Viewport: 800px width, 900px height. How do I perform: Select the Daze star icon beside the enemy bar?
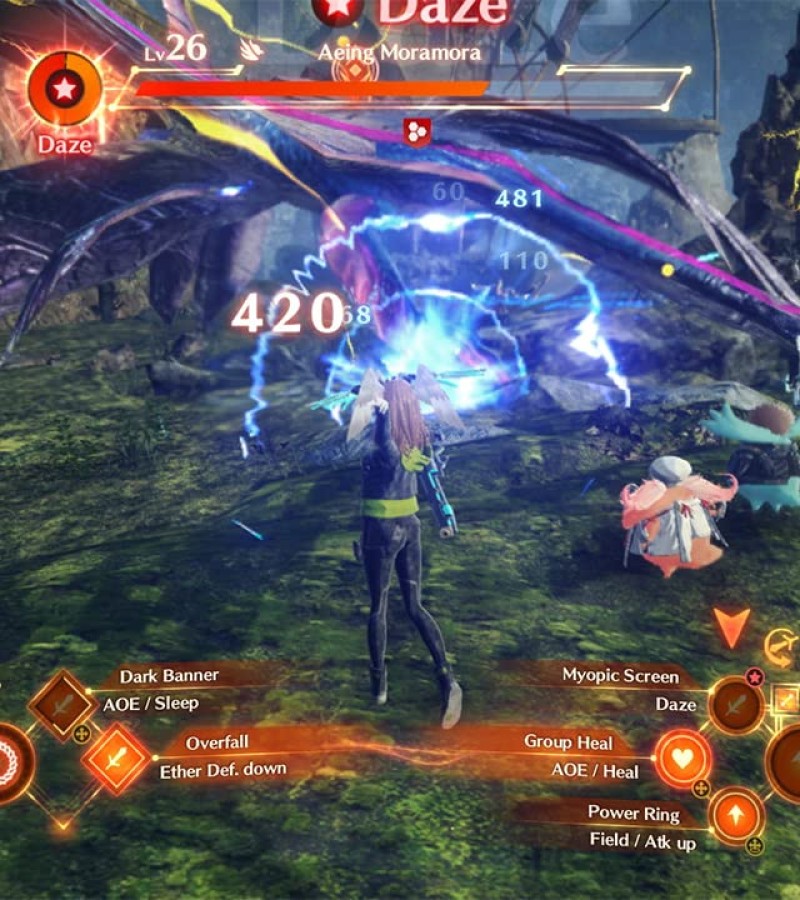pos(64,89)
